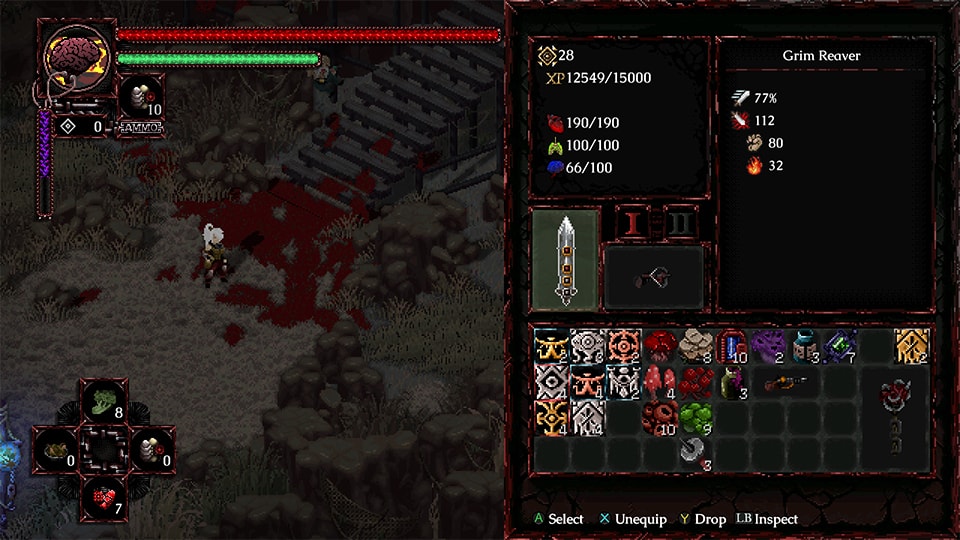Select the green herb bundle in inventory

[695, 417]
